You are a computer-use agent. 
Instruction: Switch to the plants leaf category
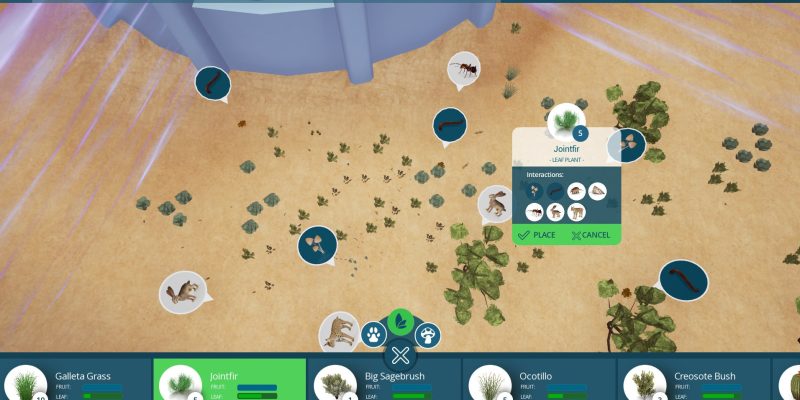point(401,321)
